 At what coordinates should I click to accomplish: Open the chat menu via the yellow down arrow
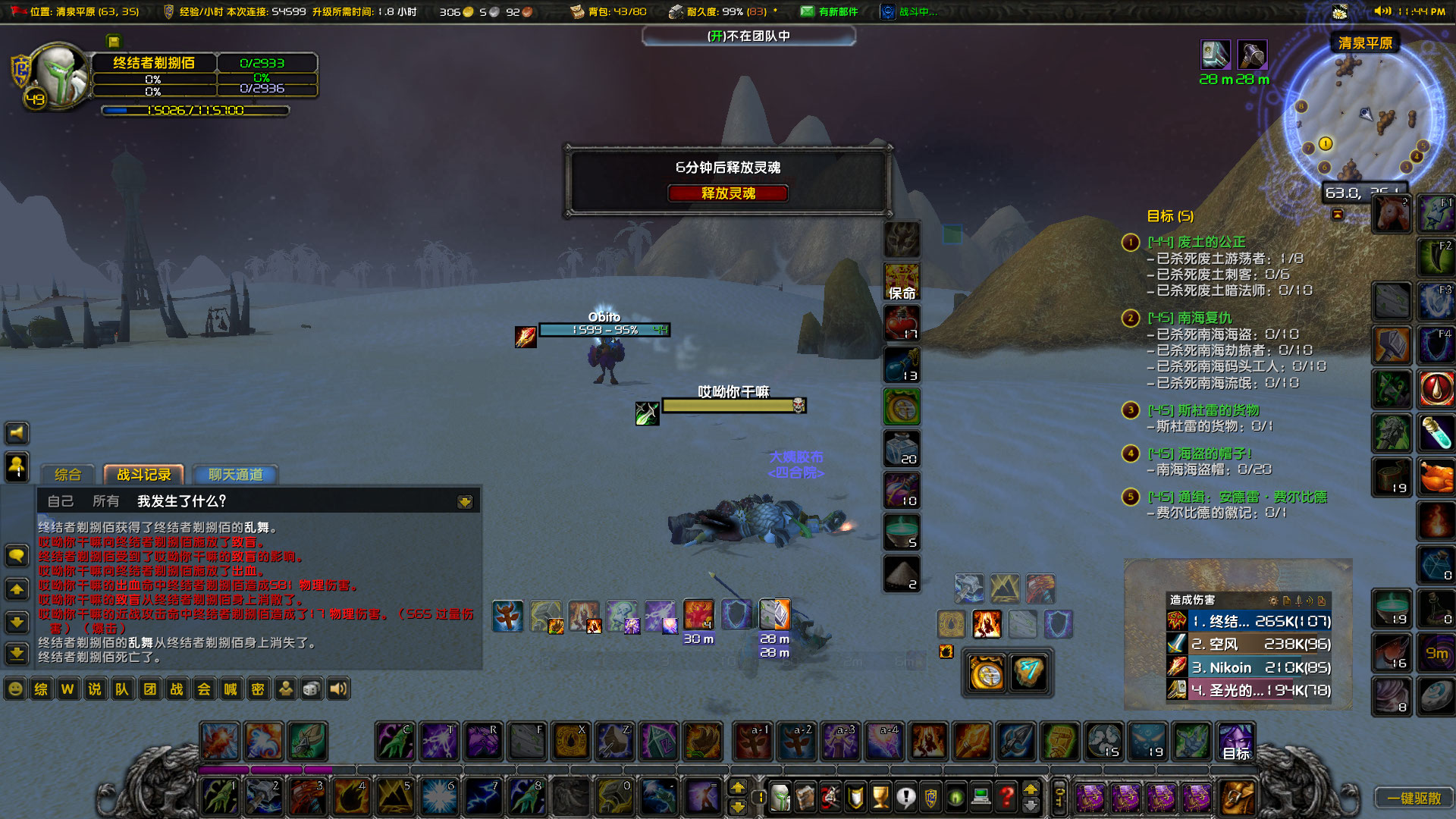(x=465, y=500)
